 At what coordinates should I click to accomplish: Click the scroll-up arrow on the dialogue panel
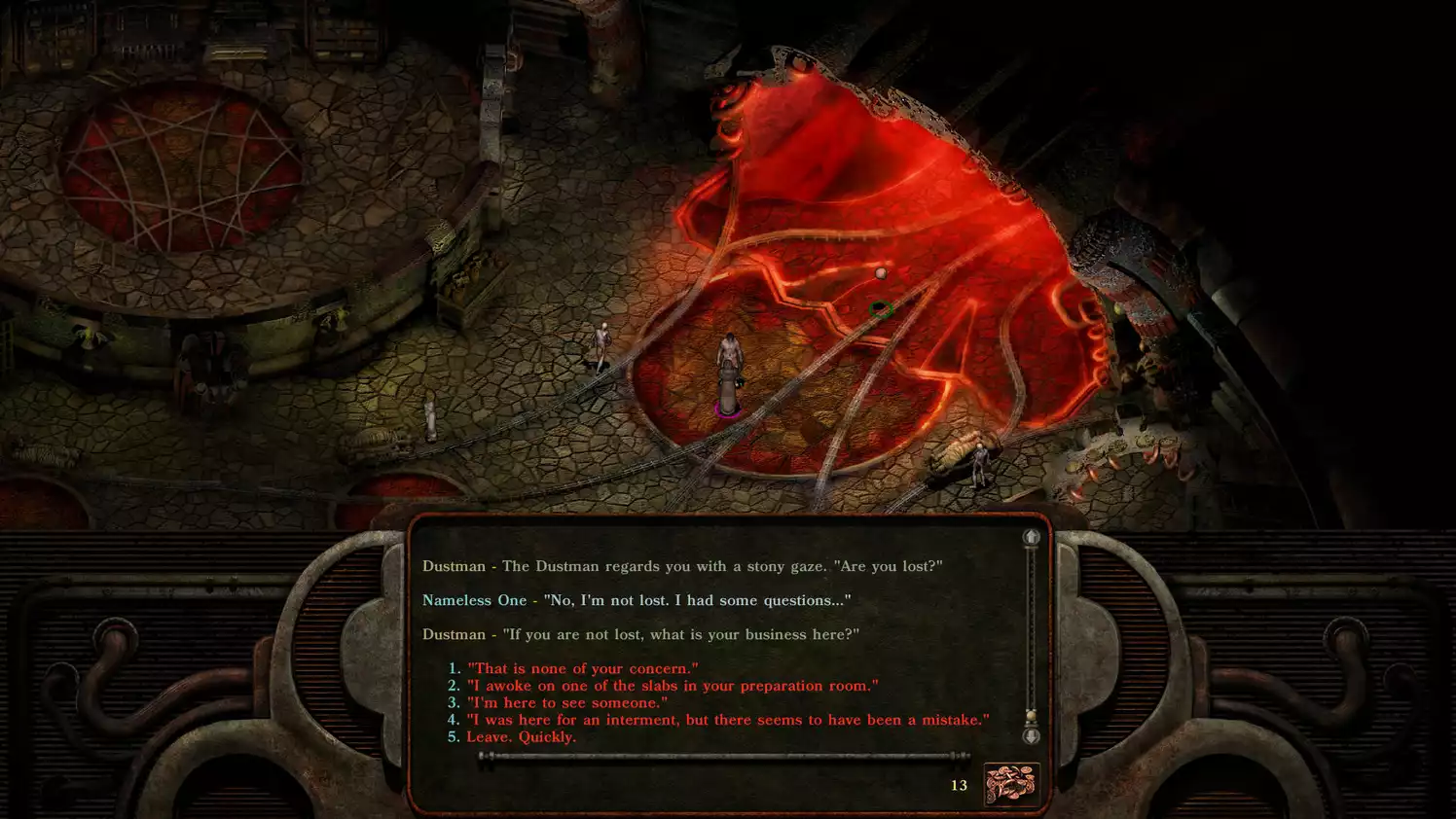coord(1031,536)
